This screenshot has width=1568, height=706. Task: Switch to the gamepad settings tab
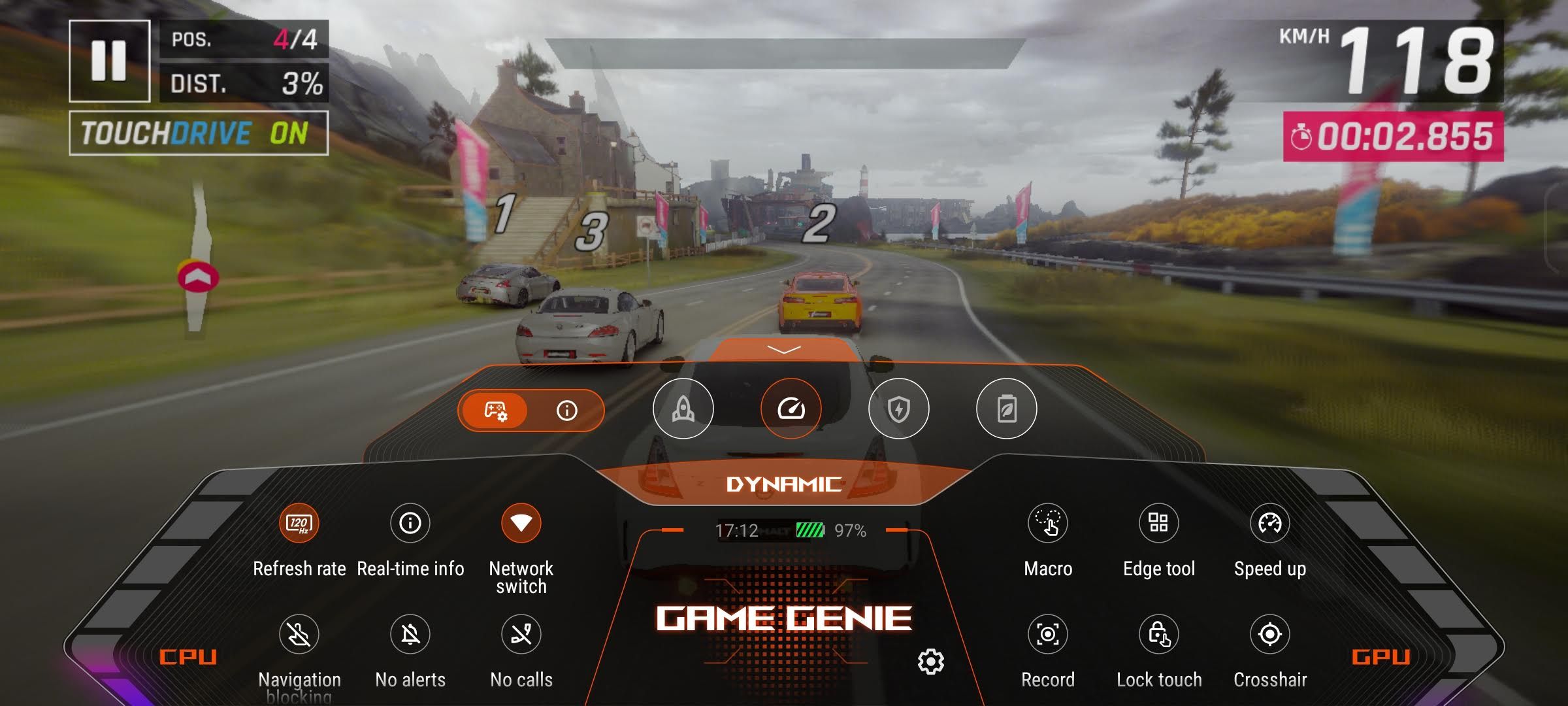tap(495, 411)
